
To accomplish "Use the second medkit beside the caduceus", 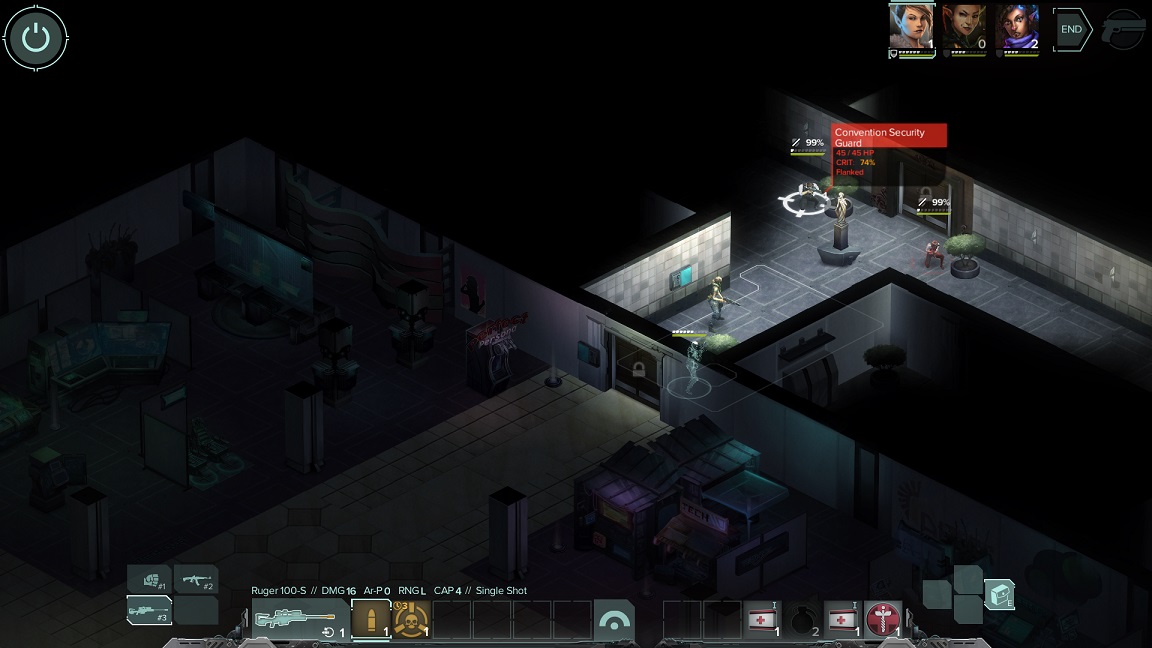I will [842, 620].
